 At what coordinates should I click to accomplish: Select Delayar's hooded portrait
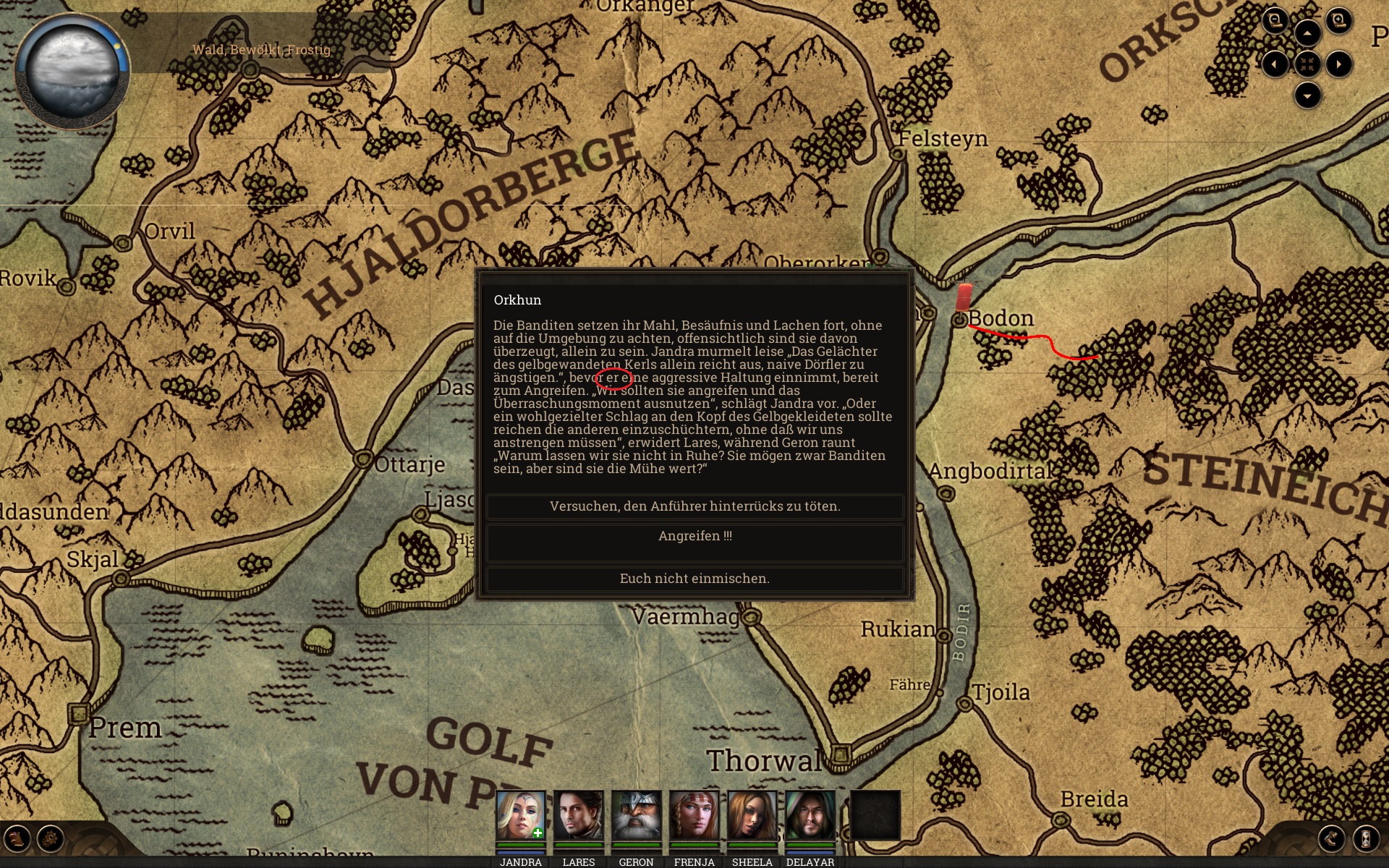click(810, 815)
